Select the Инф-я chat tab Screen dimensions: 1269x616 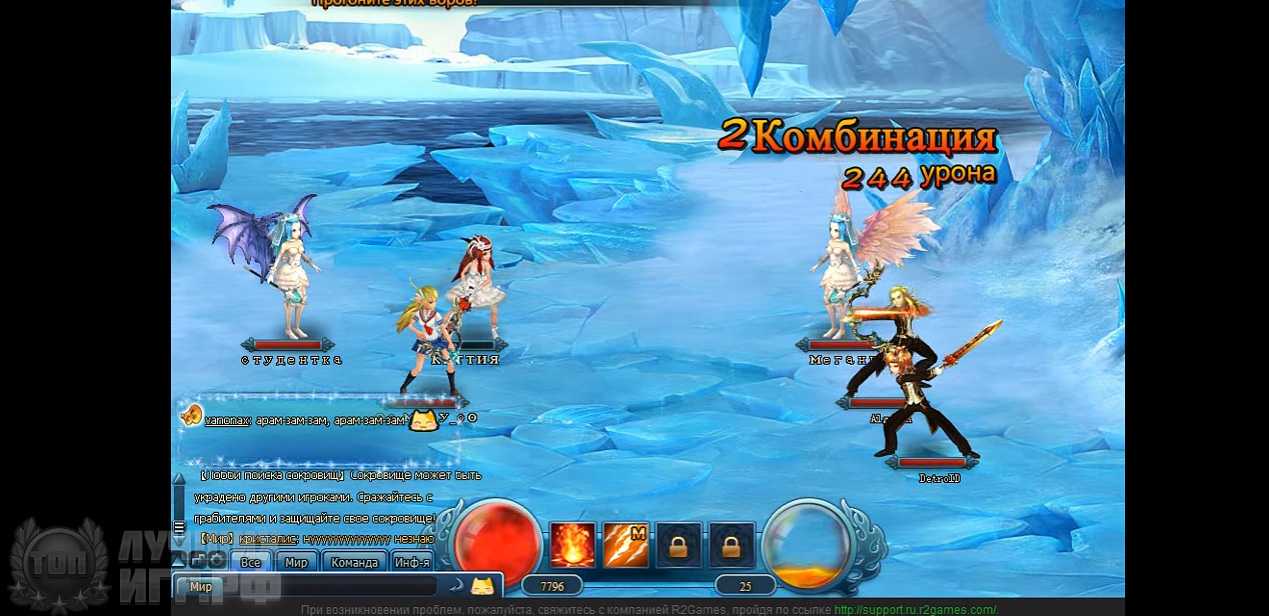pyautogui.click(x=412, y=562)
